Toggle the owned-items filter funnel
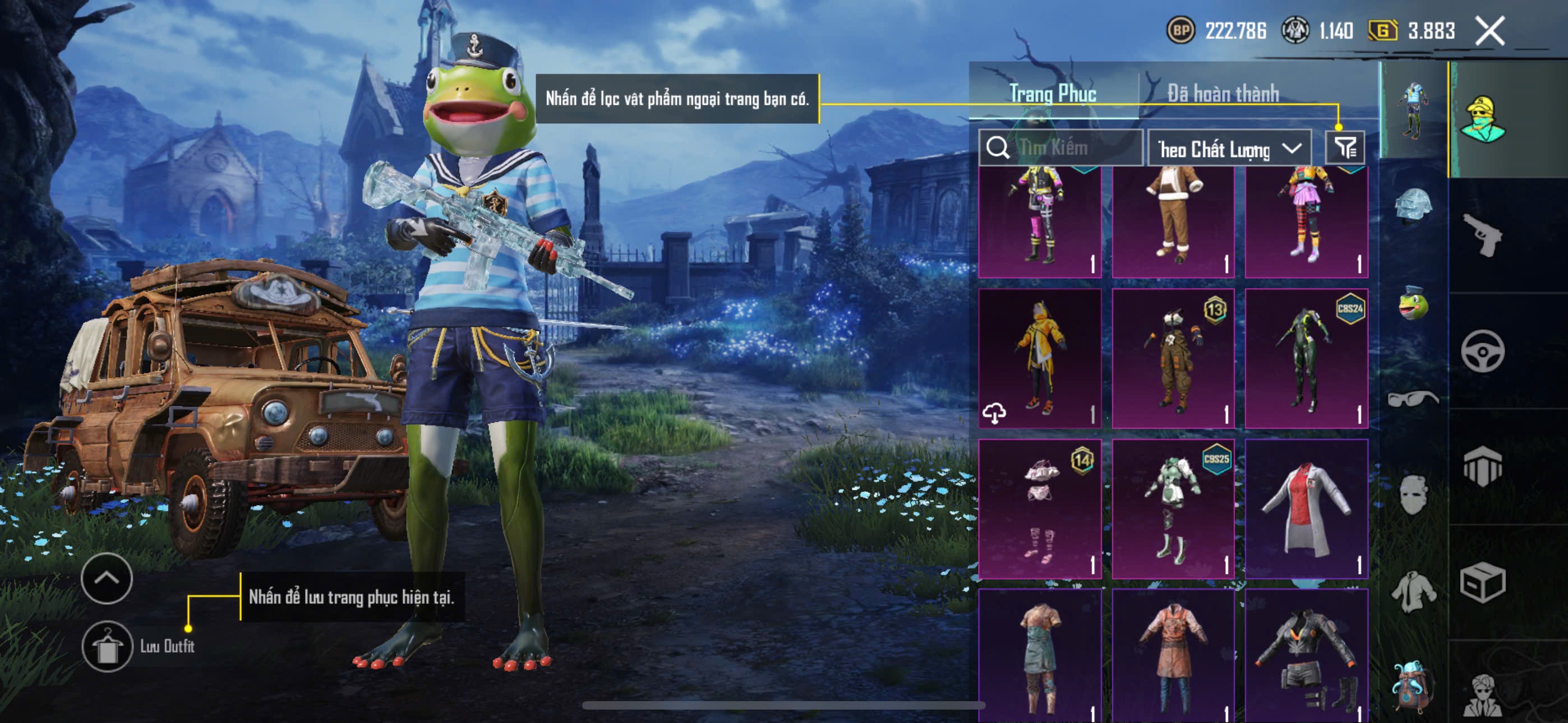 pyautogui.click(x=1345, y=148)
